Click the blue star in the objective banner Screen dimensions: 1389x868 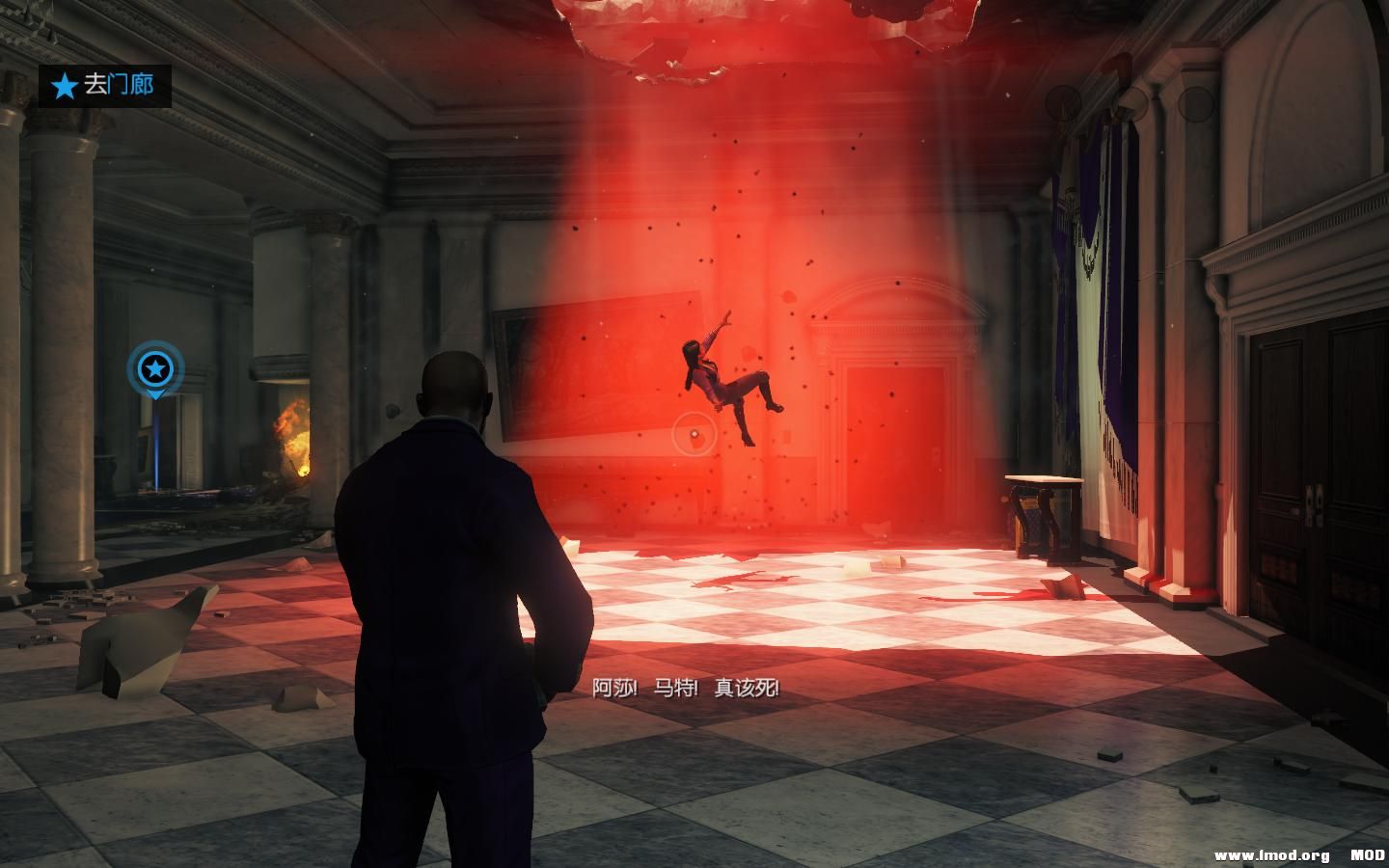64,86
